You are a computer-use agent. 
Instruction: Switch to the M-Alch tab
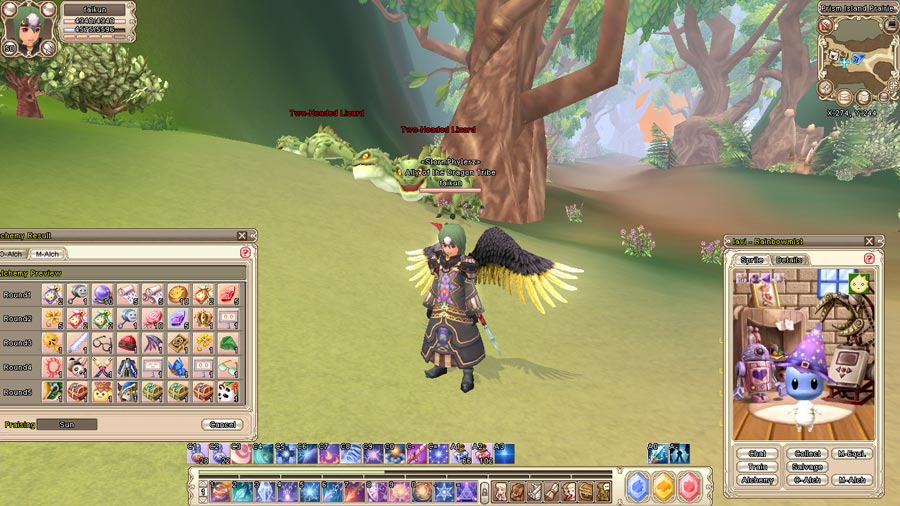pos(47,254)
